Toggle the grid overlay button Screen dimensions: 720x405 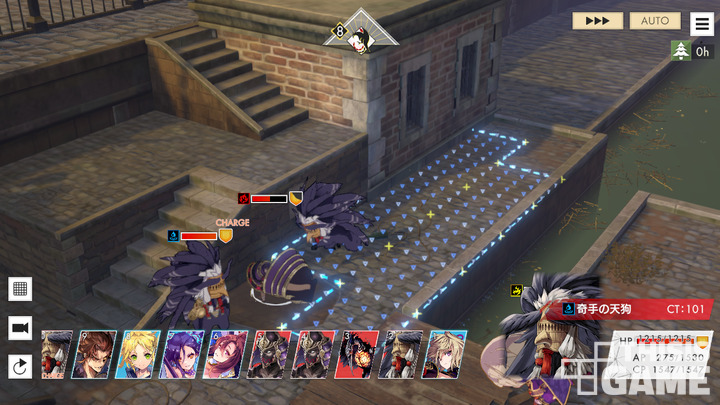[20, 289]
